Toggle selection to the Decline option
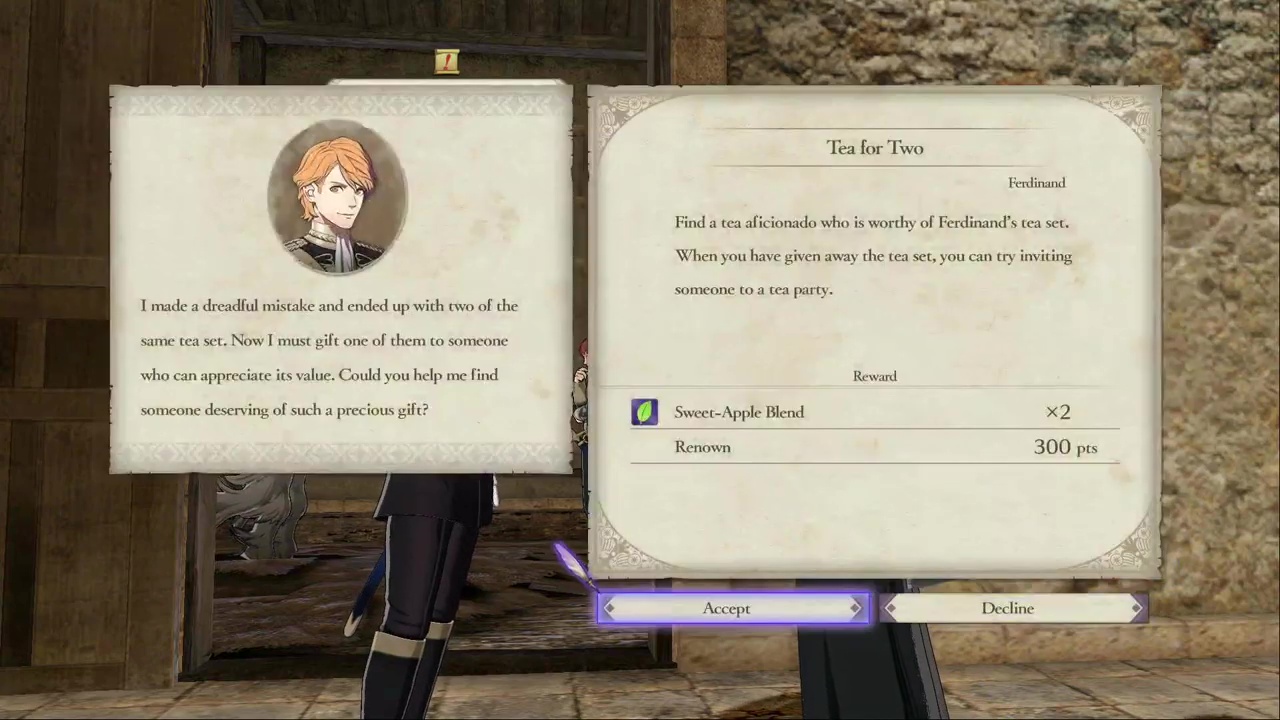 (1008, 608)
